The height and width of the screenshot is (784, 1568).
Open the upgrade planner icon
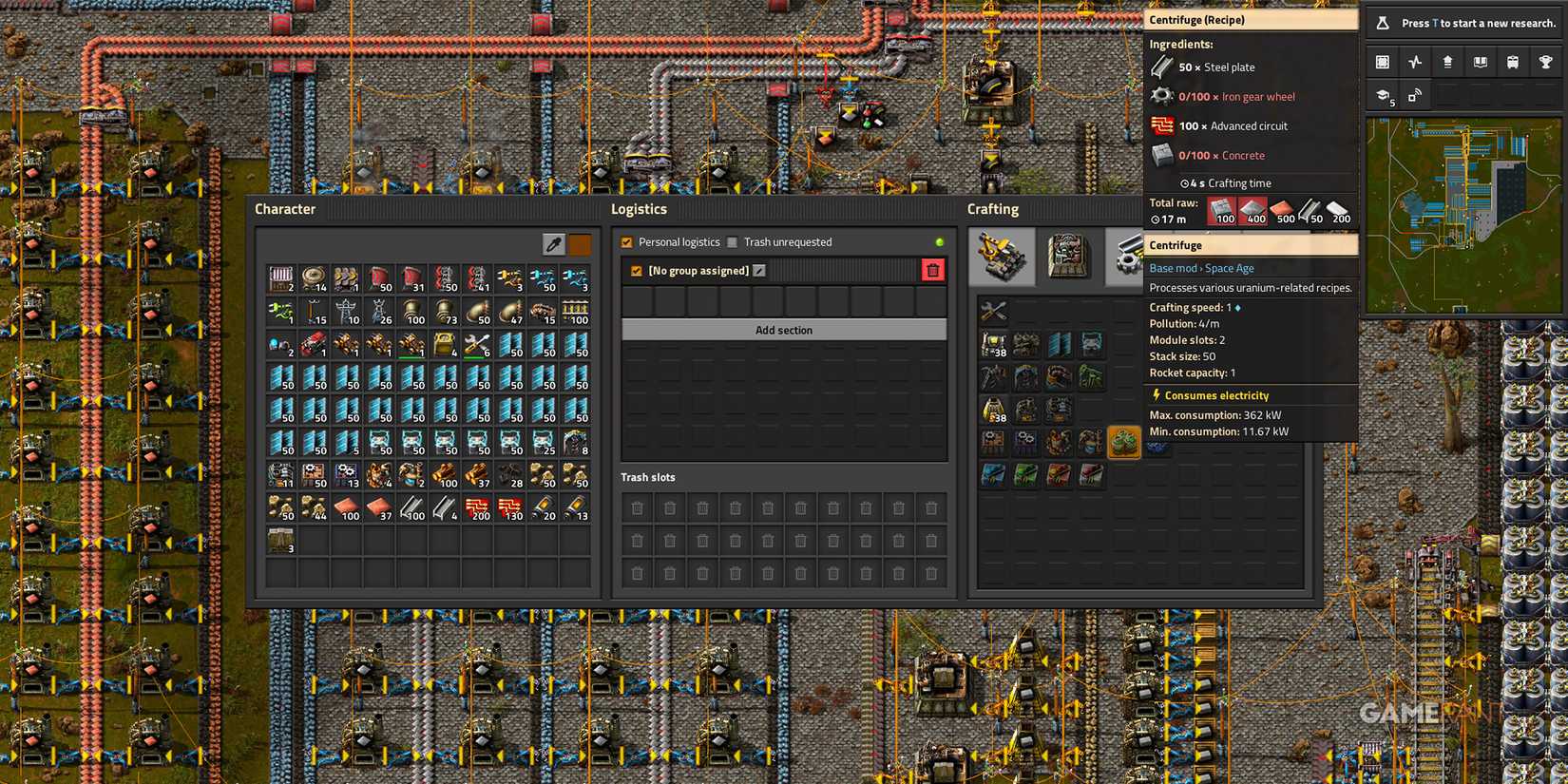[x=1447, y=62]
